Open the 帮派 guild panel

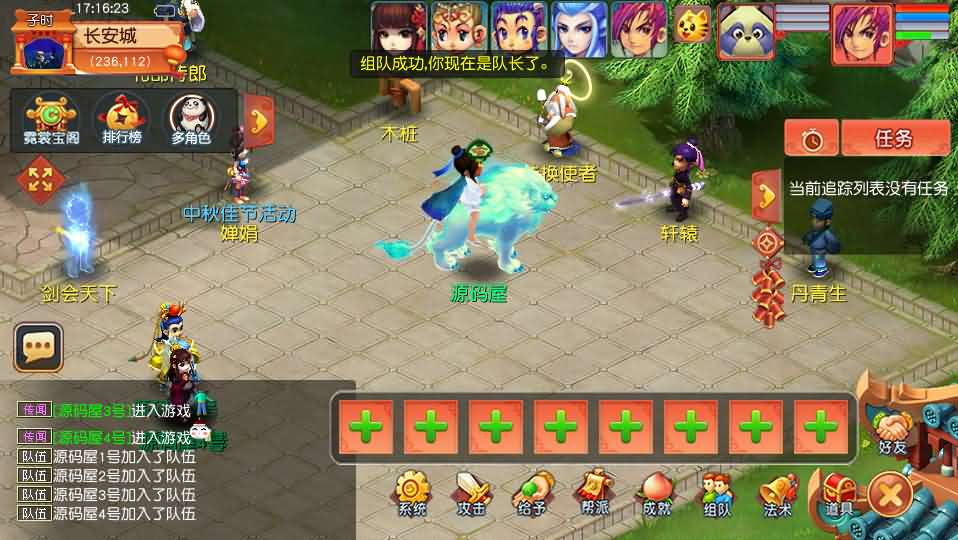(593, 491)
